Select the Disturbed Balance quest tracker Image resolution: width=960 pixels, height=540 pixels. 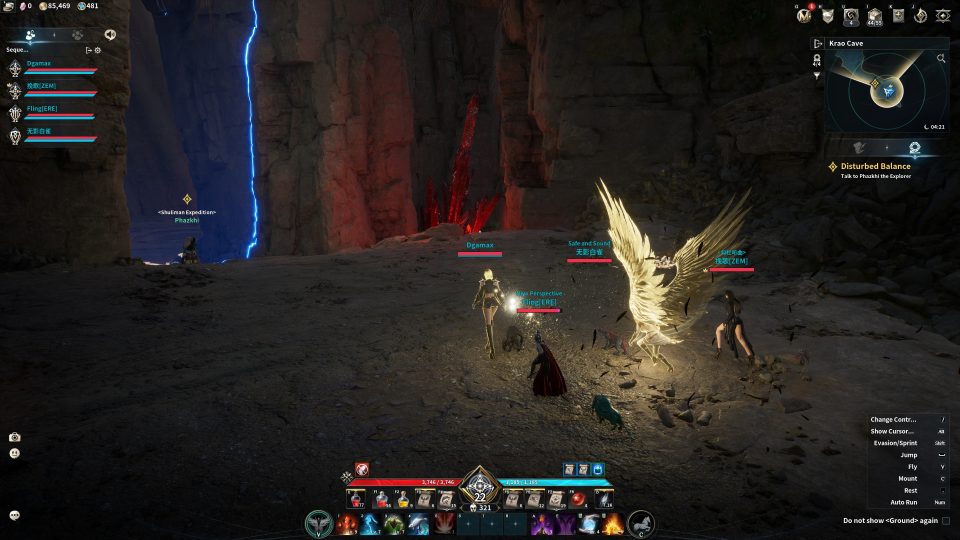pyautogui.click(x=875, y=166)
